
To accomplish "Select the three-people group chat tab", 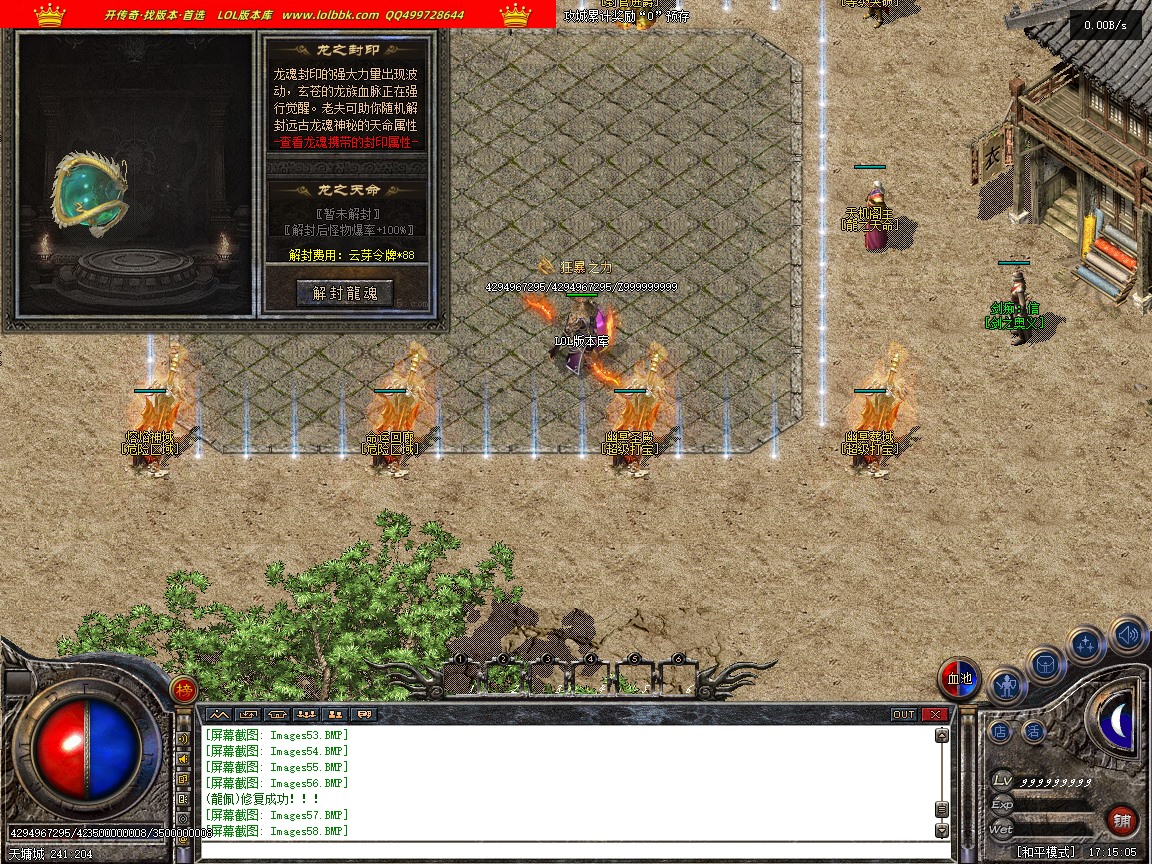I will 306,714.
